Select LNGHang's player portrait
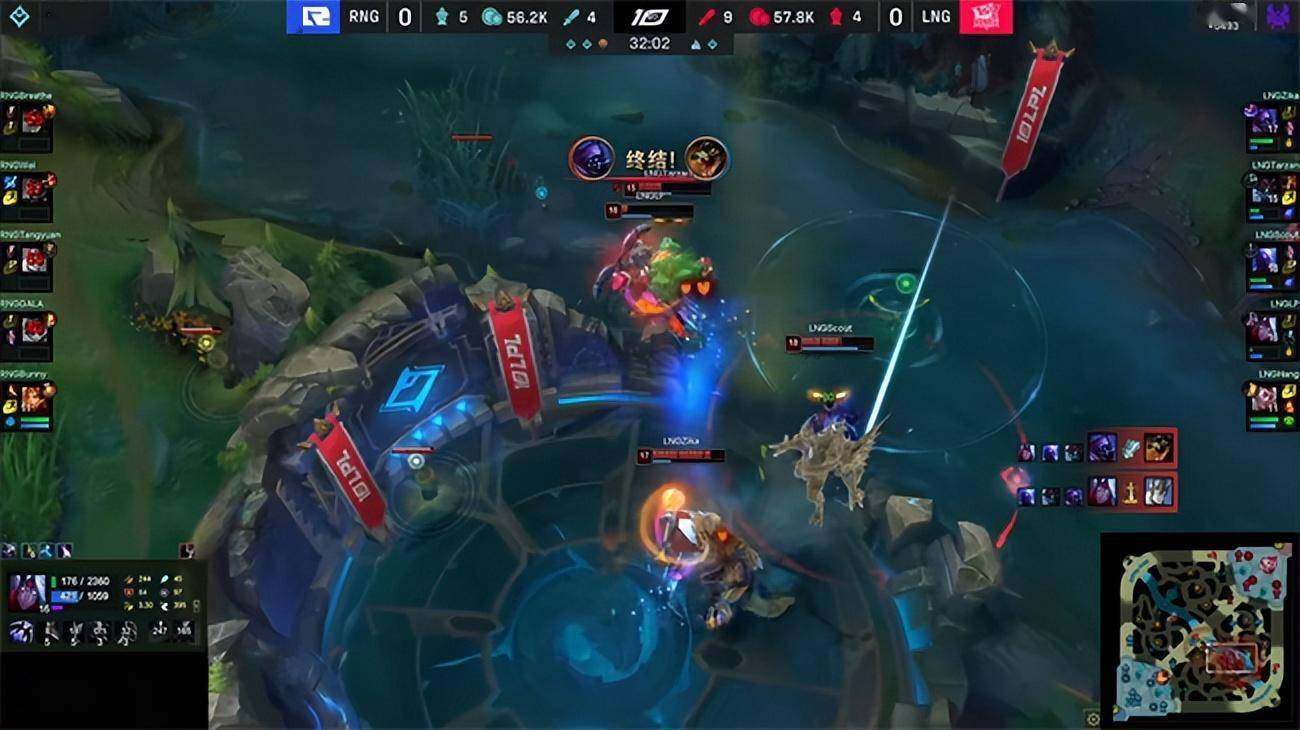Image resolution: width=1300 pixels, height=730 pixels. (x=1264, y=398)
